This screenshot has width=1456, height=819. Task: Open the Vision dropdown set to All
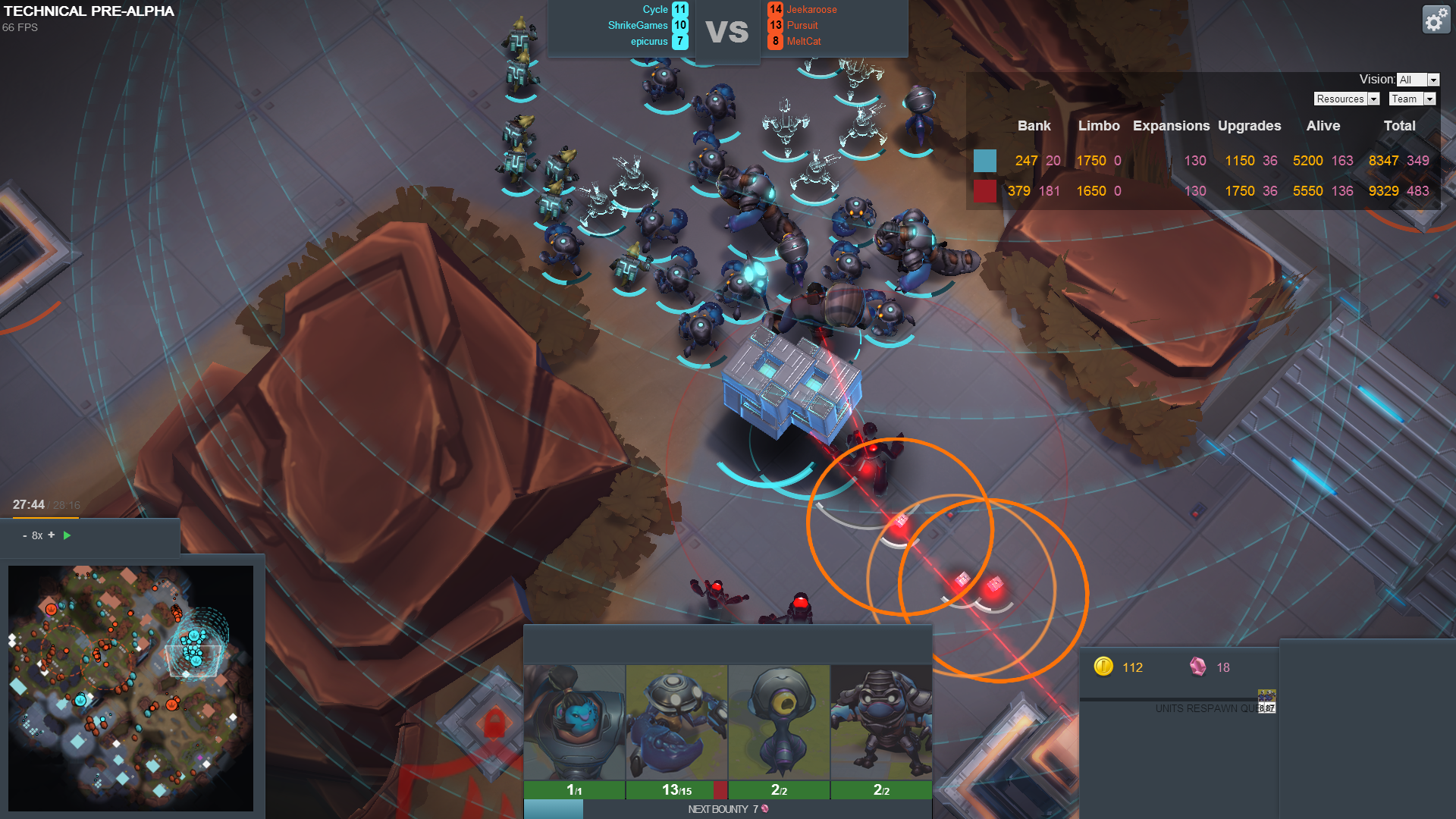point(1417,80)
